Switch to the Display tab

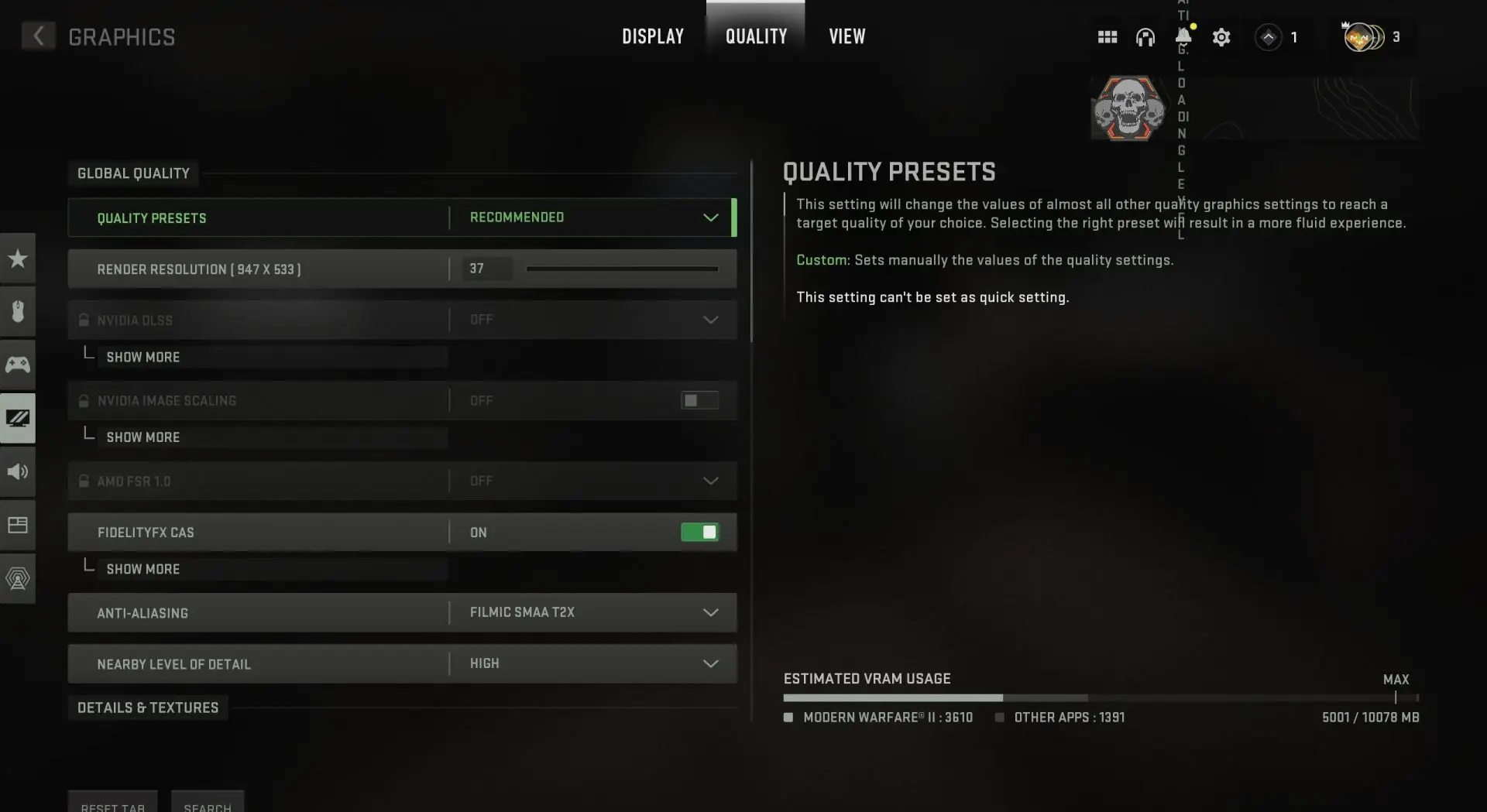click(652, 36)
